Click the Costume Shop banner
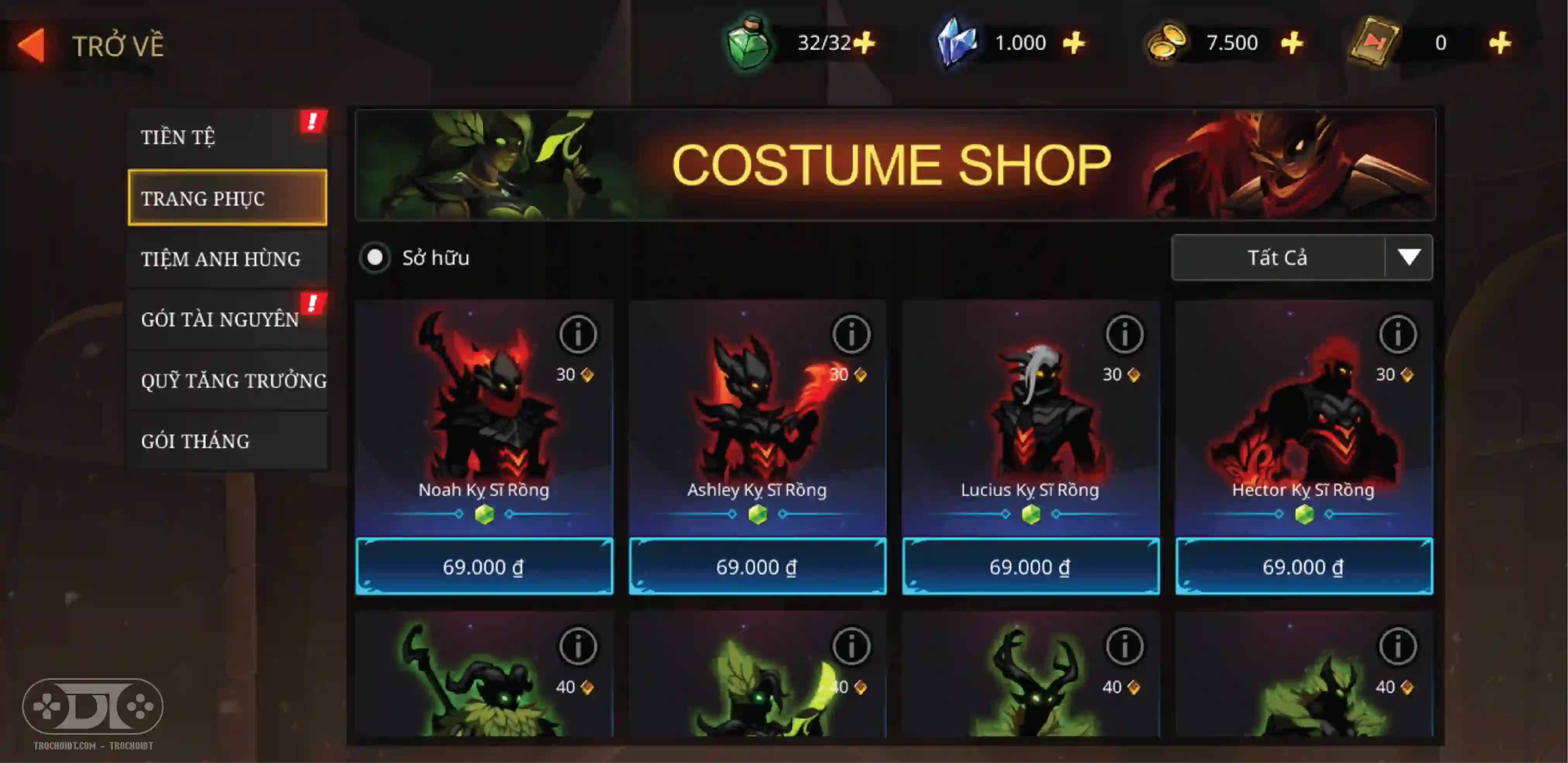This screenshot has height=763, width=1568. click(894, 165)
